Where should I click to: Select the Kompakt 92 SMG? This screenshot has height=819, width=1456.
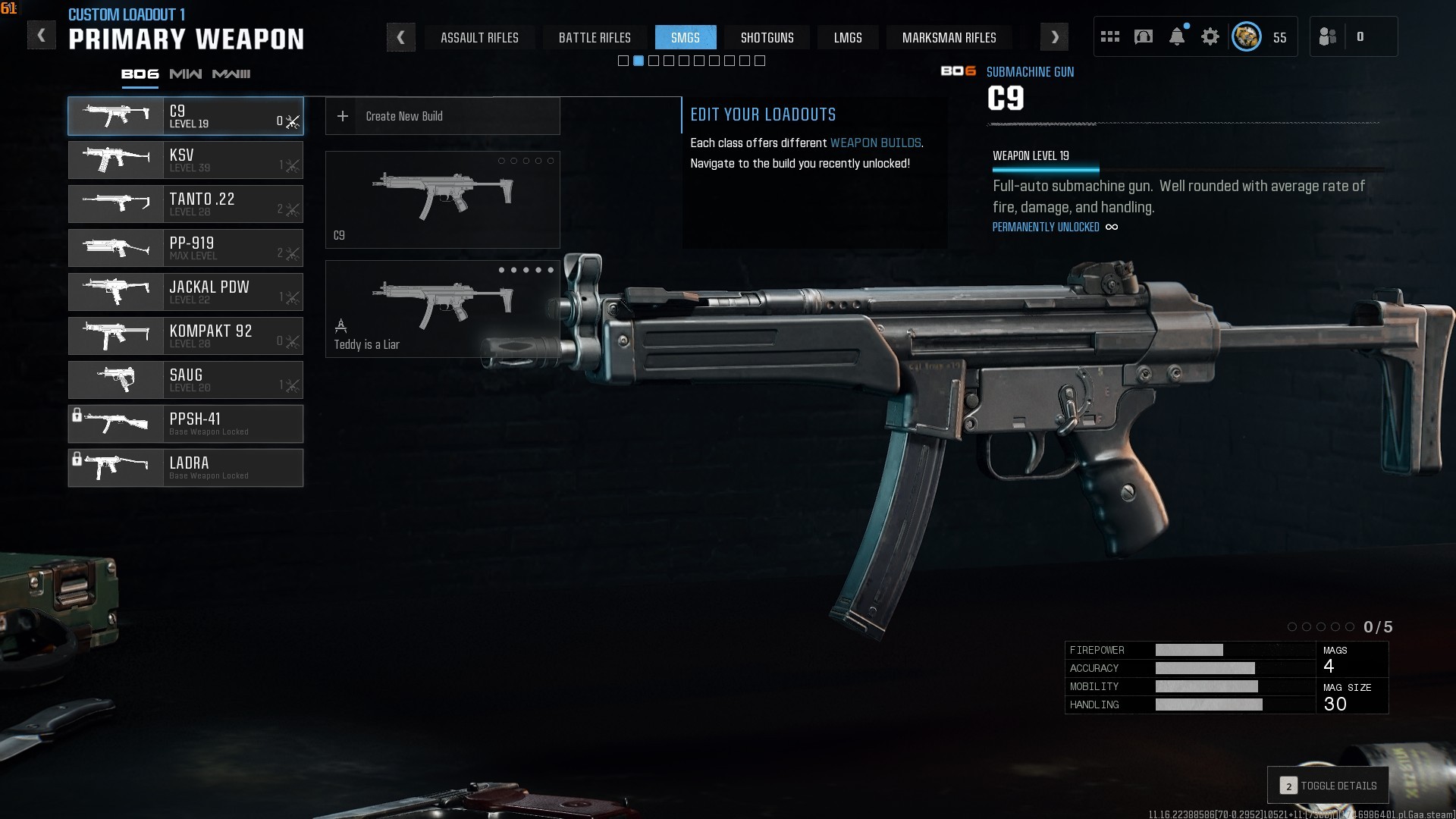tap(186, 336)
